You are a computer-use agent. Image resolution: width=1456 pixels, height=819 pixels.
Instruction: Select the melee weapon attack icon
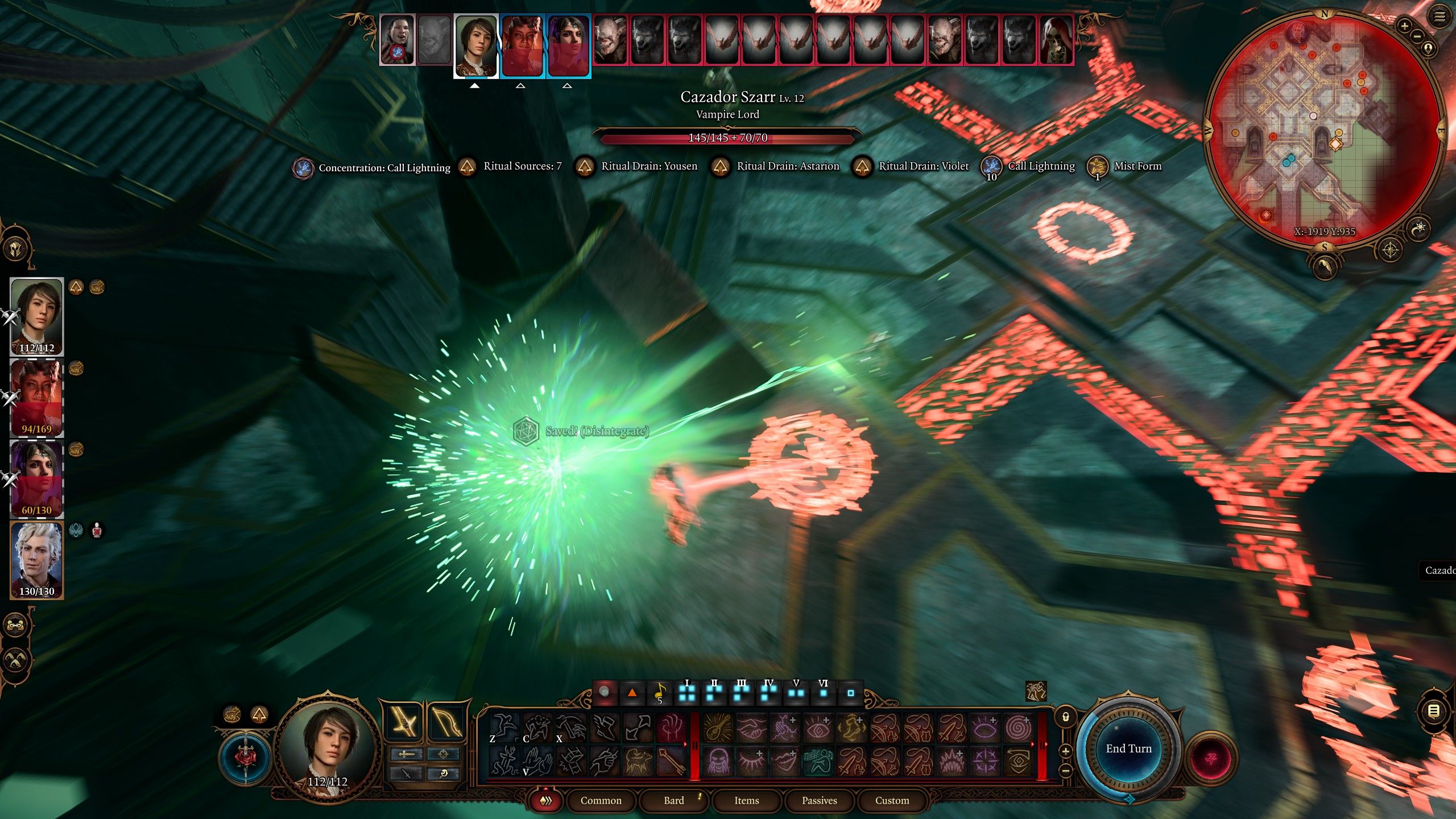(x=403, y=721)
